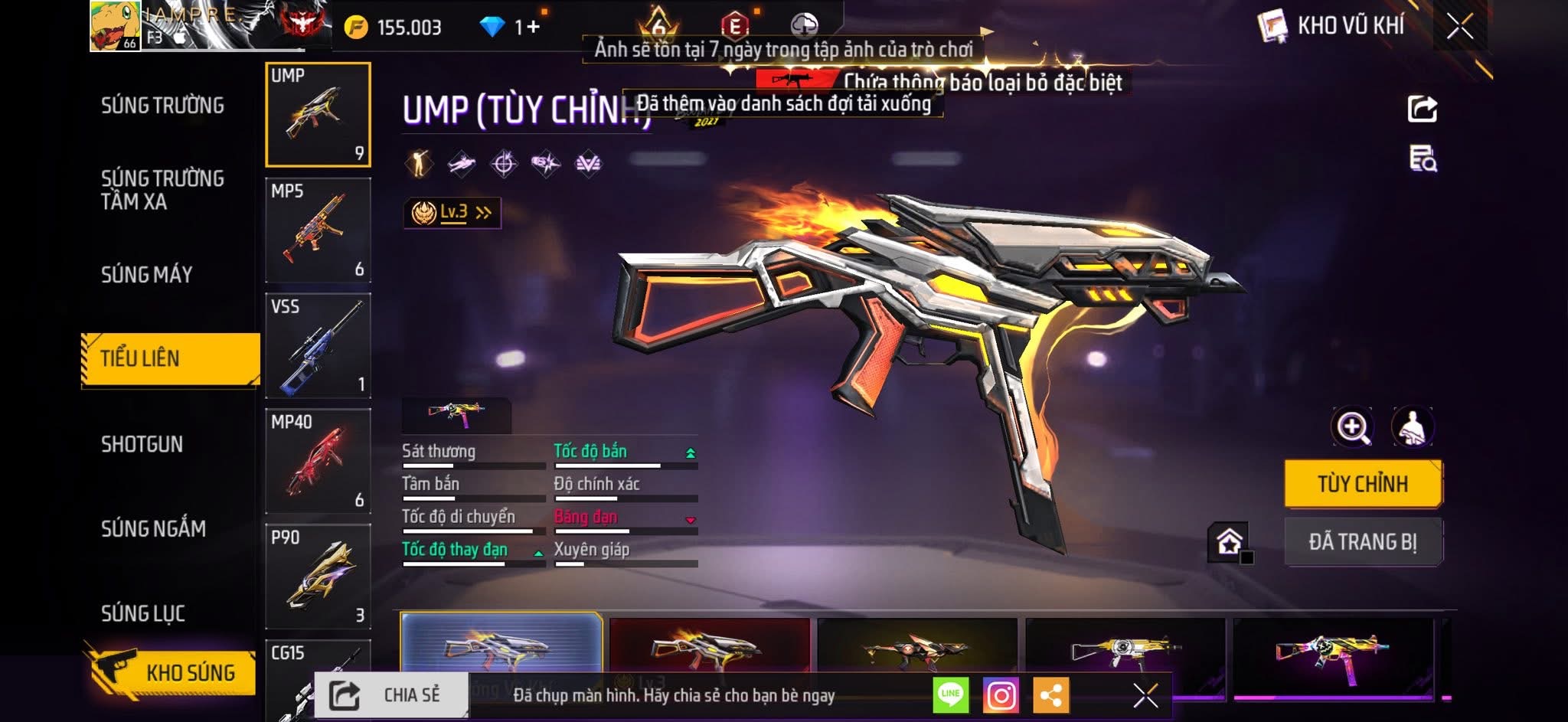Viewport: 1568px width, 722px height.
Task: Open the Súng Trường Tầm Xa category
Action: [x=162, y=190]
